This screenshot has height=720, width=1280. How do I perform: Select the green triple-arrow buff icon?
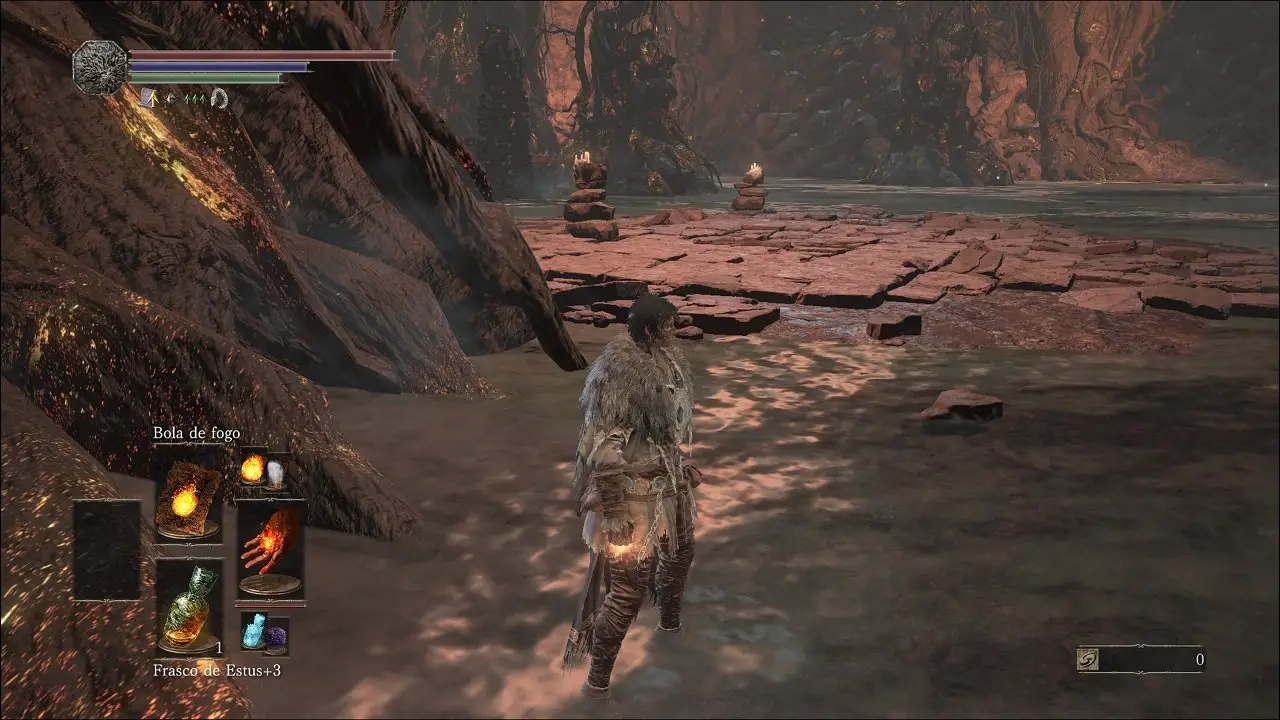[194, 97]
